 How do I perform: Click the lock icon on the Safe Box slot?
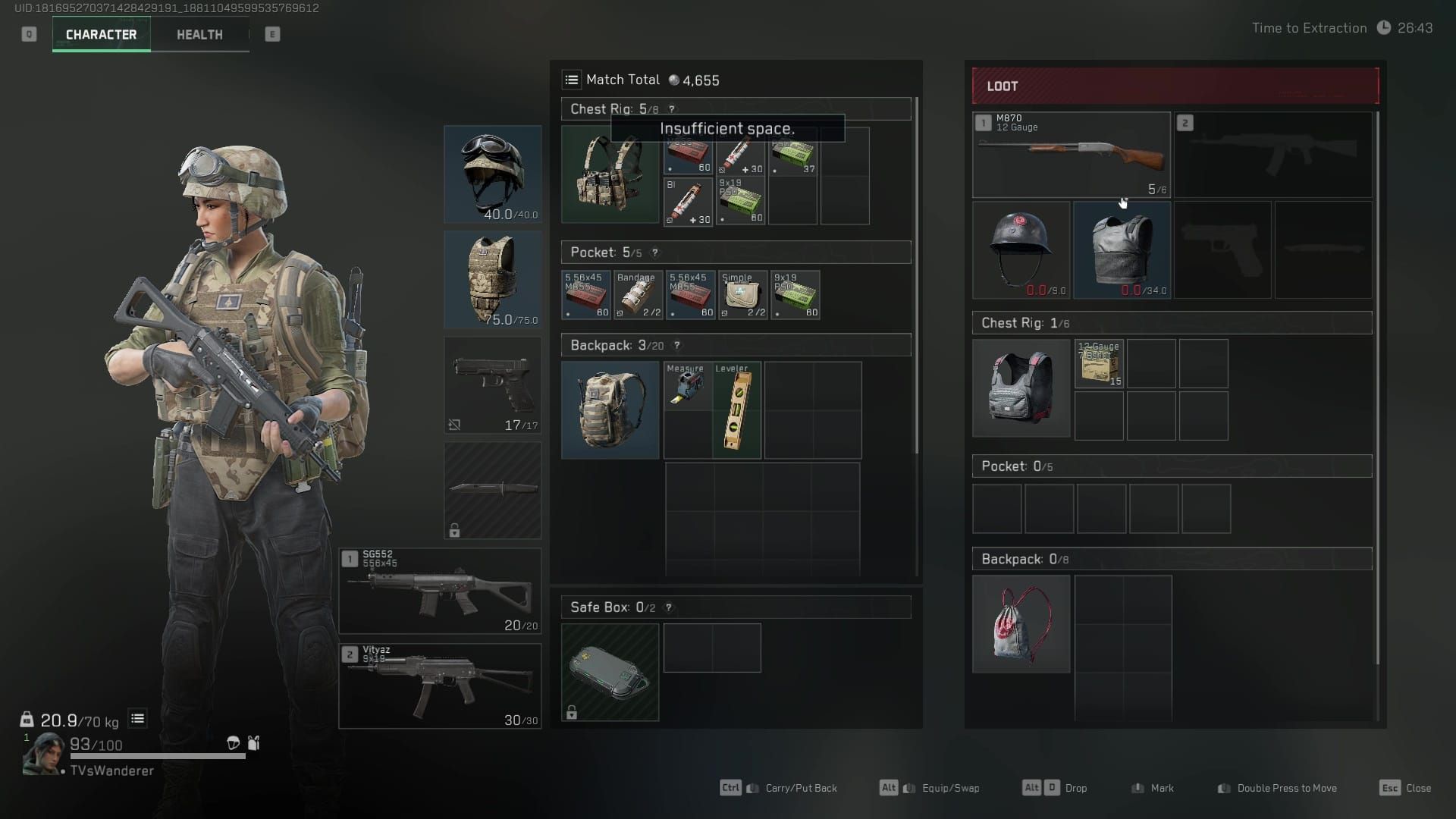(572, 713)
